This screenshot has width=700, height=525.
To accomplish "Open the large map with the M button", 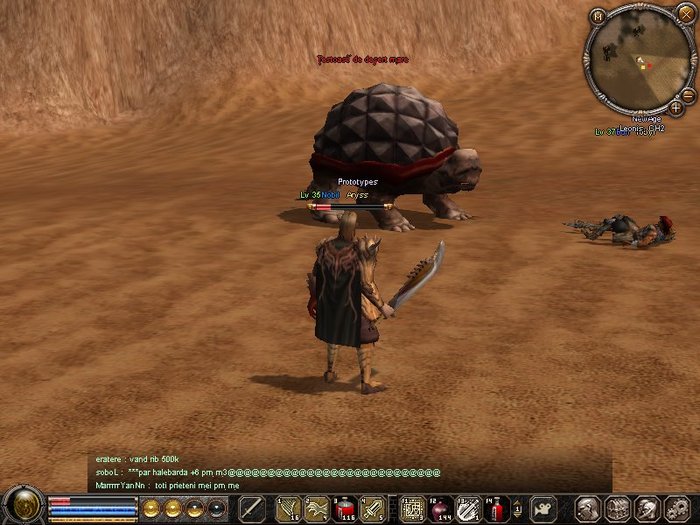I will (598, 15).
